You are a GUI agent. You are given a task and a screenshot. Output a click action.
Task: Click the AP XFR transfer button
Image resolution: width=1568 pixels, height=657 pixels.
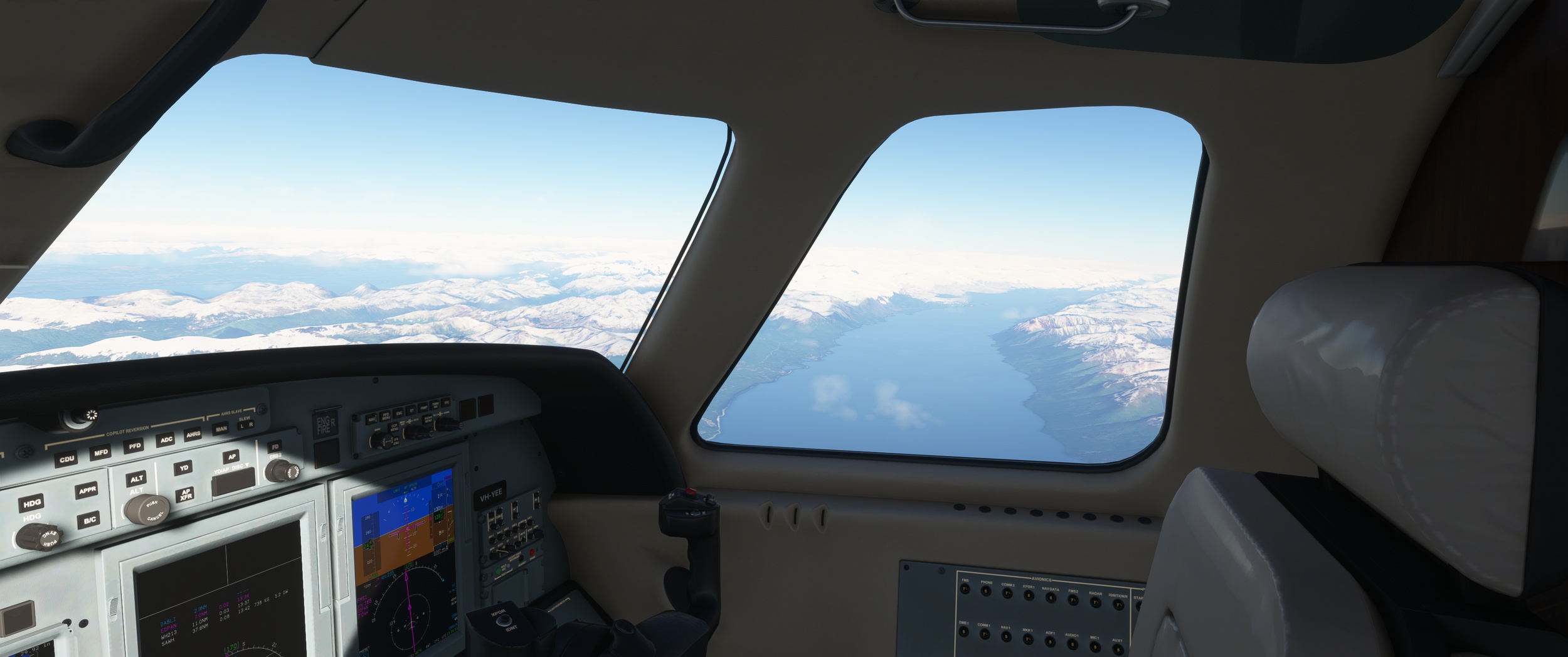185,494
